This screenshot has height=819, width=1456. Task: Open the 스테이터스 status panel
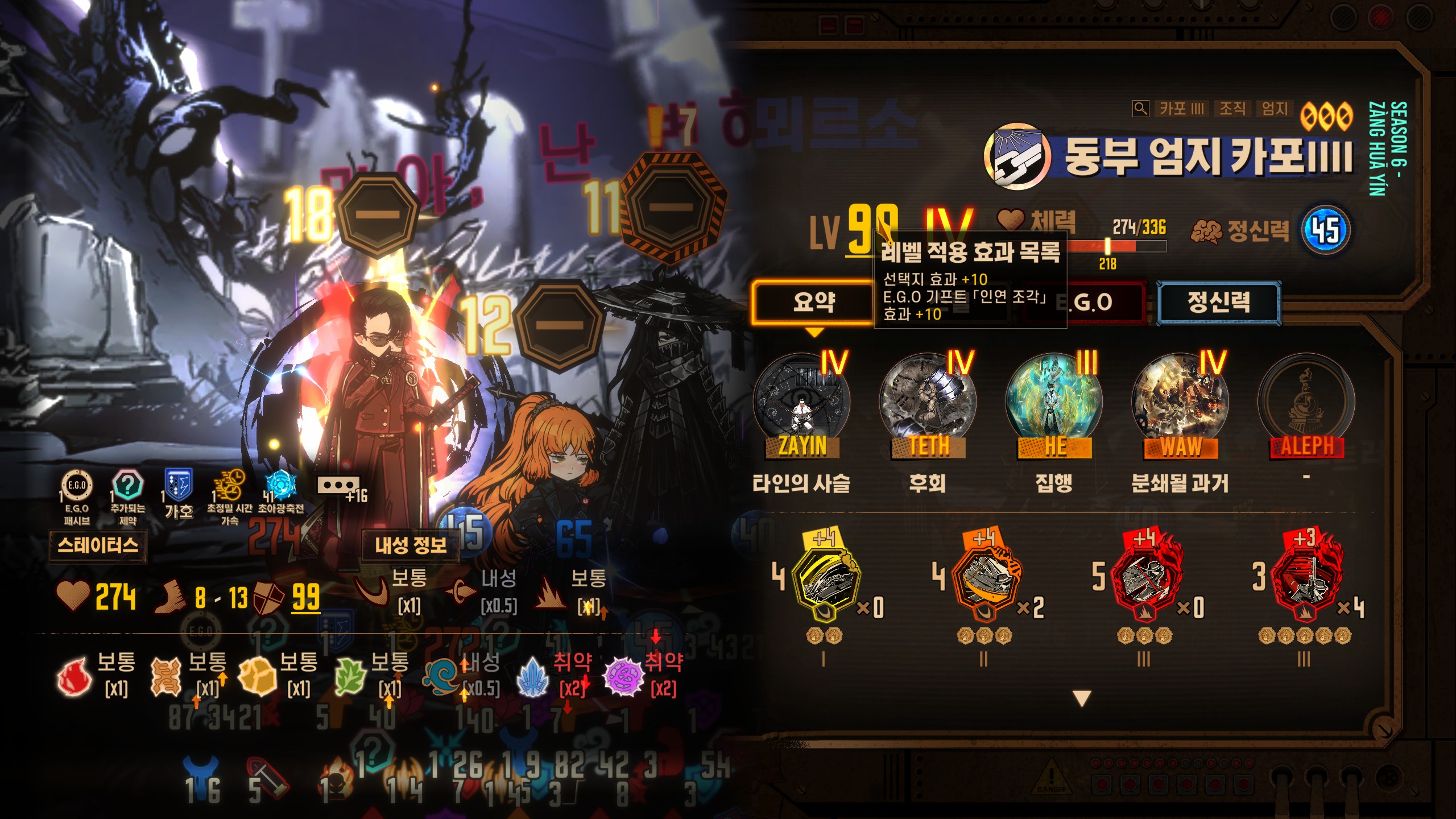point(97,546)
